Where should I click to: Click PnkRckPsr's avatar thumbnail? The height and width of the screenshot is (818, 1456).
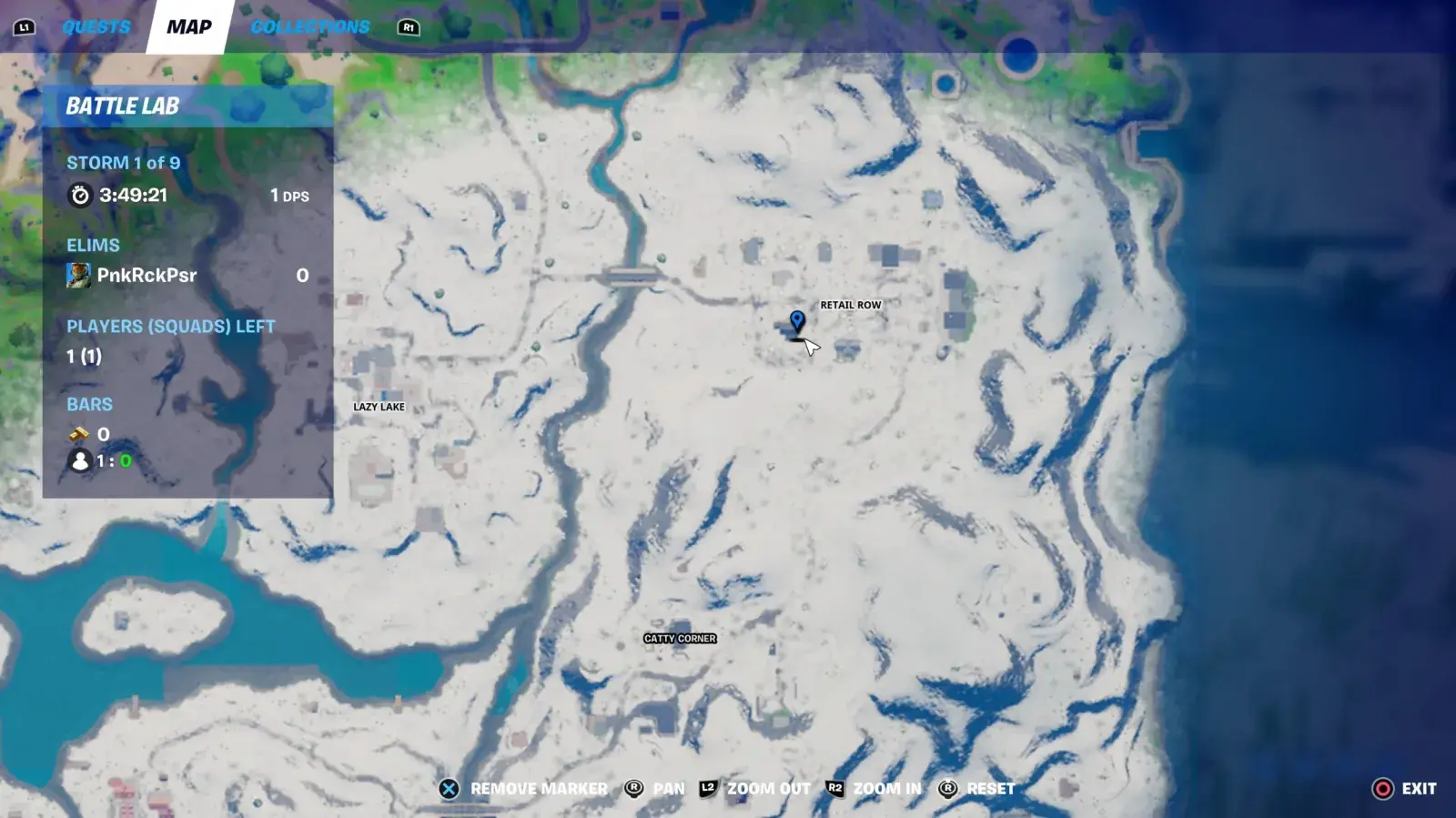pyautogui.click(x=79, y=276)
